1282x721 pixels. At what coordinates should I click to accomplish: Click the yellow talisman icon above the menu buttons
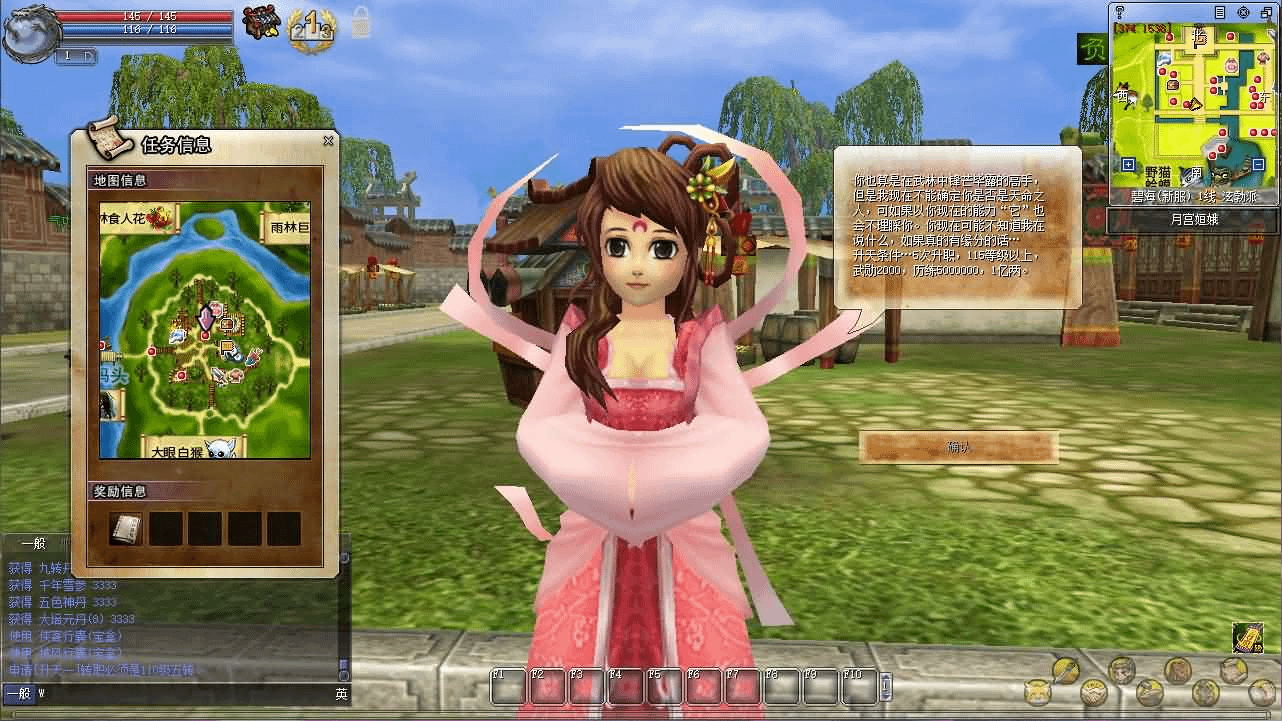1247,638
